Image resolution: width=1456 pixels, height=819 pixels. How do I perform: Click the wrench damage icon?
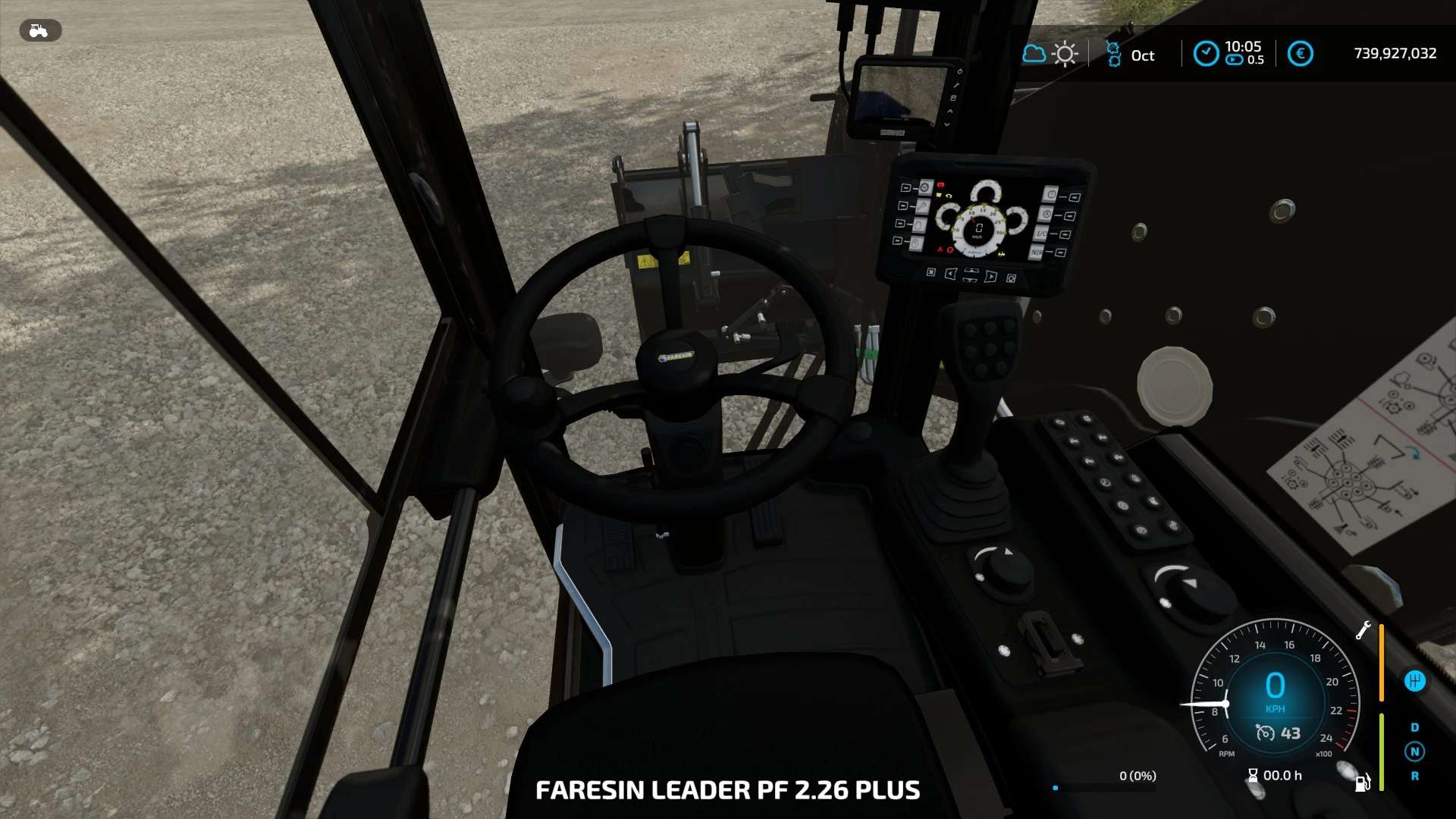click(1363, 630)
